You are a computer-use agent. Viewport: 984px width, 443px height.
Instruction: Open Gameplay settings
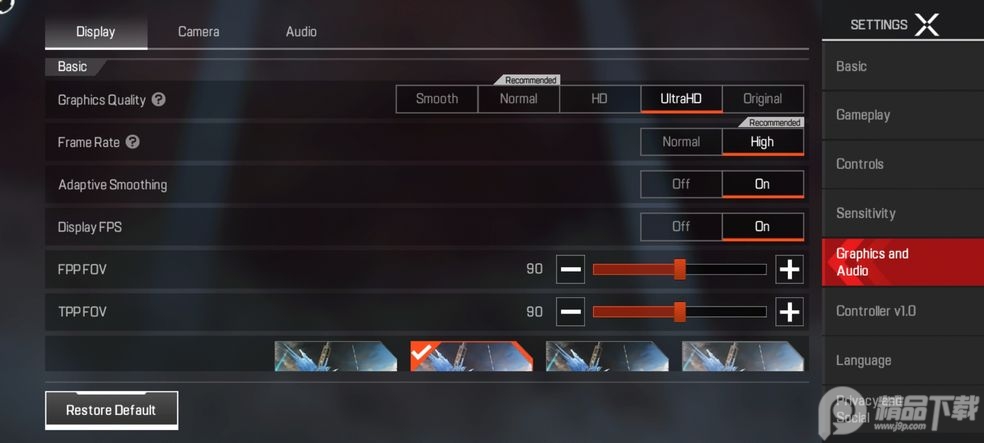(863, 115)
